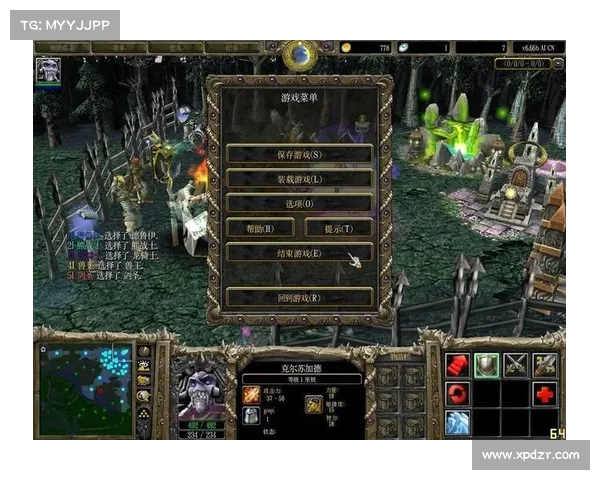Click the minimap
The width and height of the screenshot is (600, 480).
pos(86,389)
